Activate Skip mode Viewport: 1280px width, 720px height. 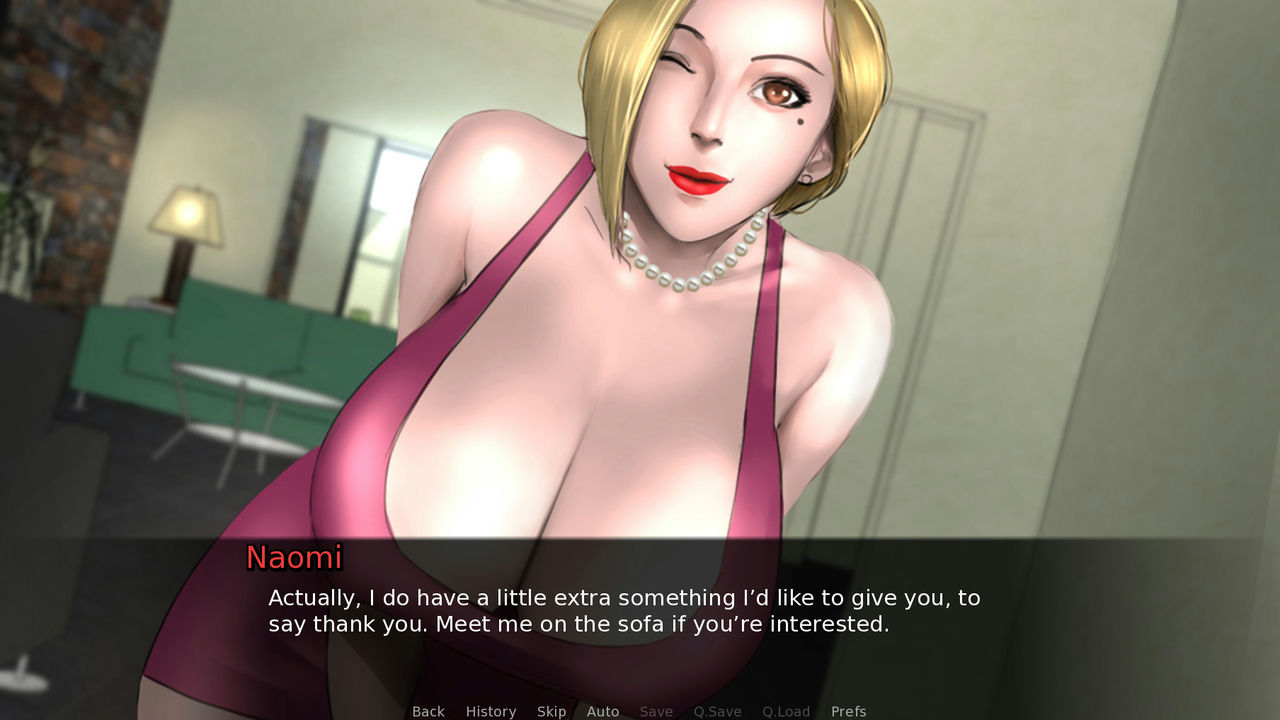(x=551, y=711)
